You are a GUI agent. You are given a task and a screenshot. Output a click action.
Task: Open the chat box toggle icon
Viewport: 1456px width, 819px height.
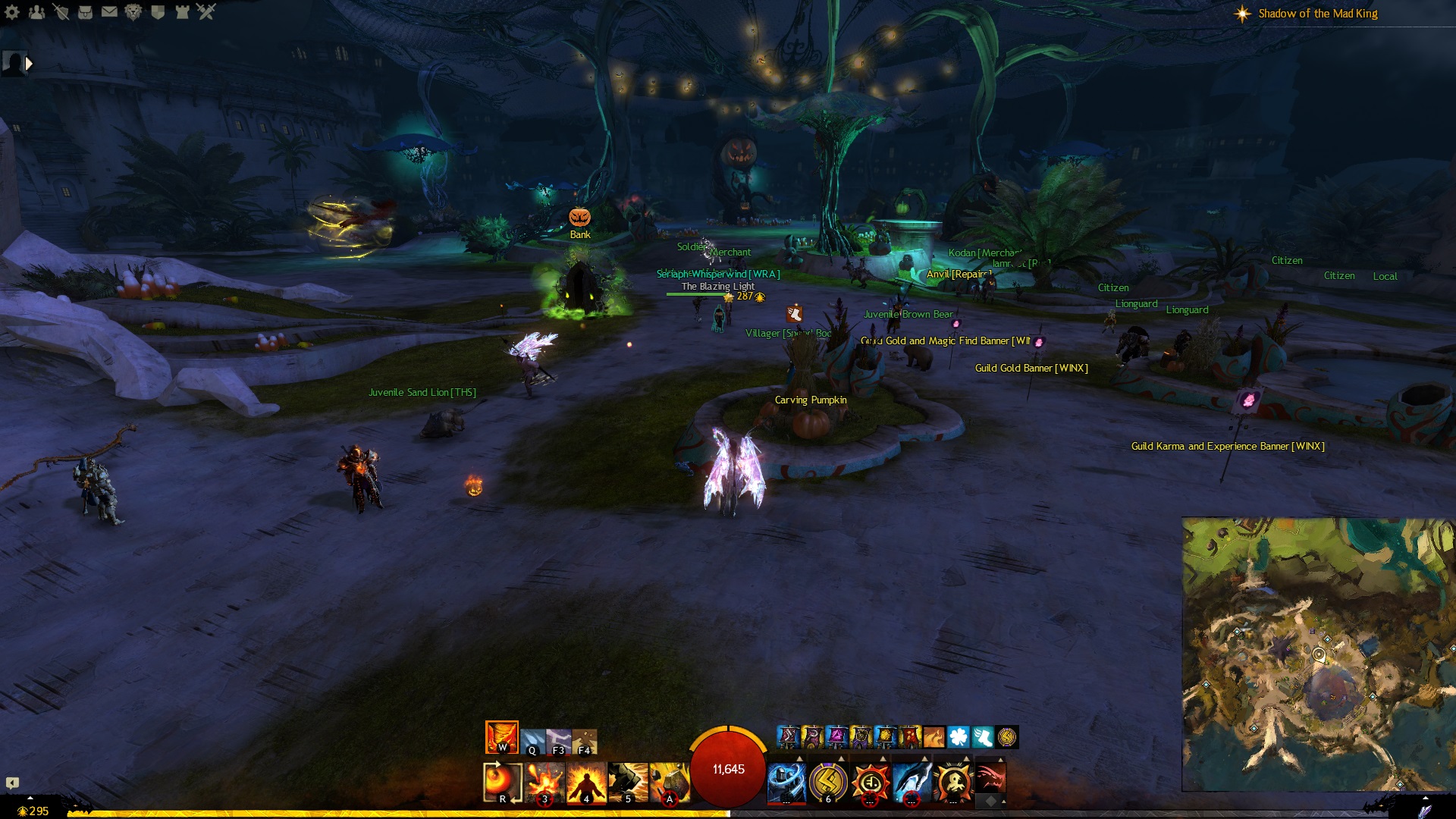click(12, 783)
